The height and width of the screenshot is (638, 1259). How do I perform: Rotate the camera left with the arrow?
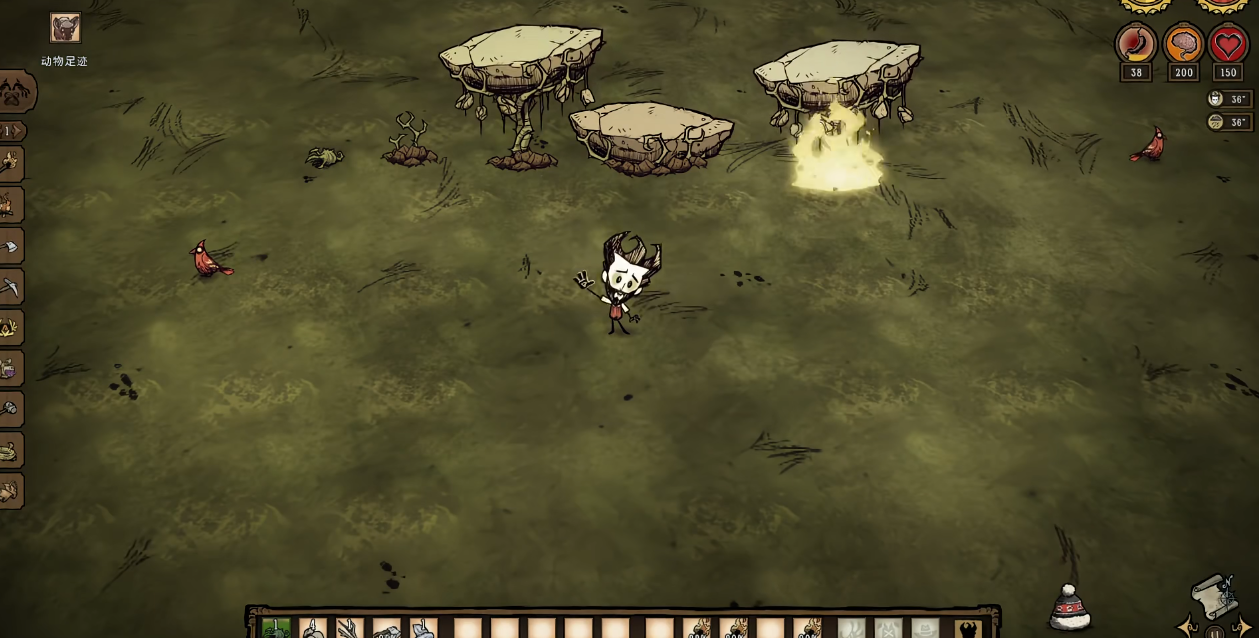pos(1187,627)
